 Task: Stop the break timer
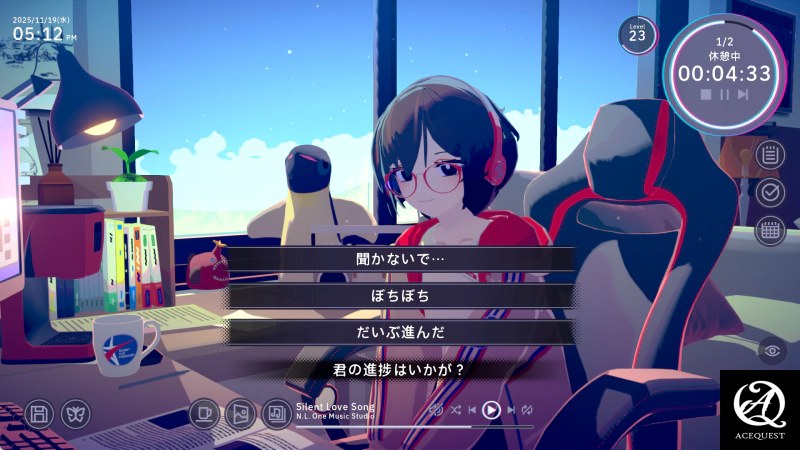coord(706,94)
